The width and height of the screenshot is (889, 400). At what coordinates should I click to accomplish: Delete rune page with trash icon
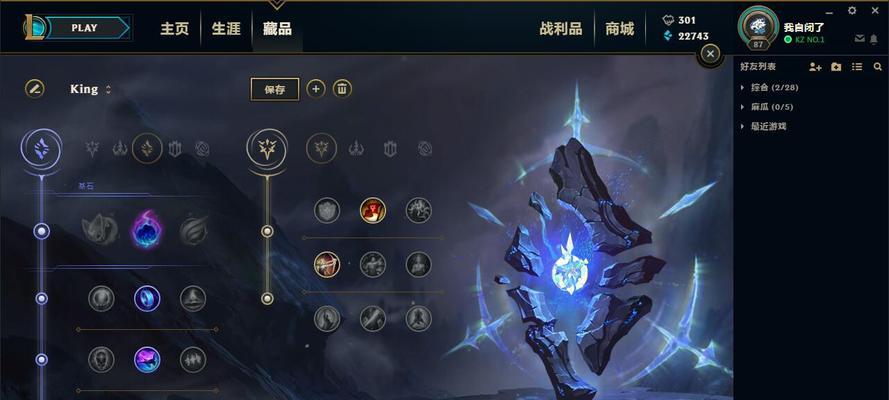tap(342, 89)
